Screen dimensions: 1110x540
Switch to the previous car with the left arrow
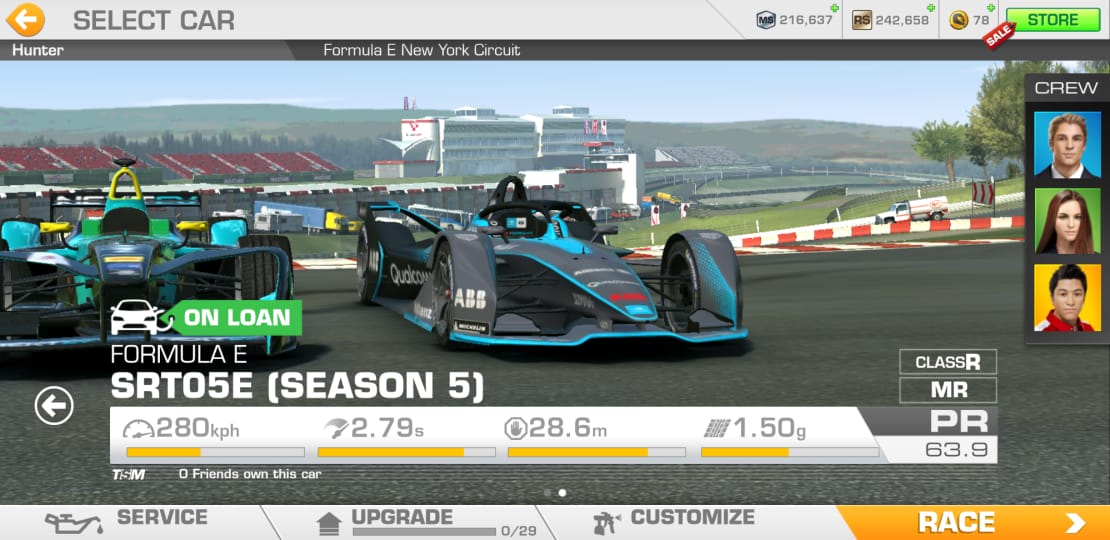pyautogui.click(x=54, y=405)
